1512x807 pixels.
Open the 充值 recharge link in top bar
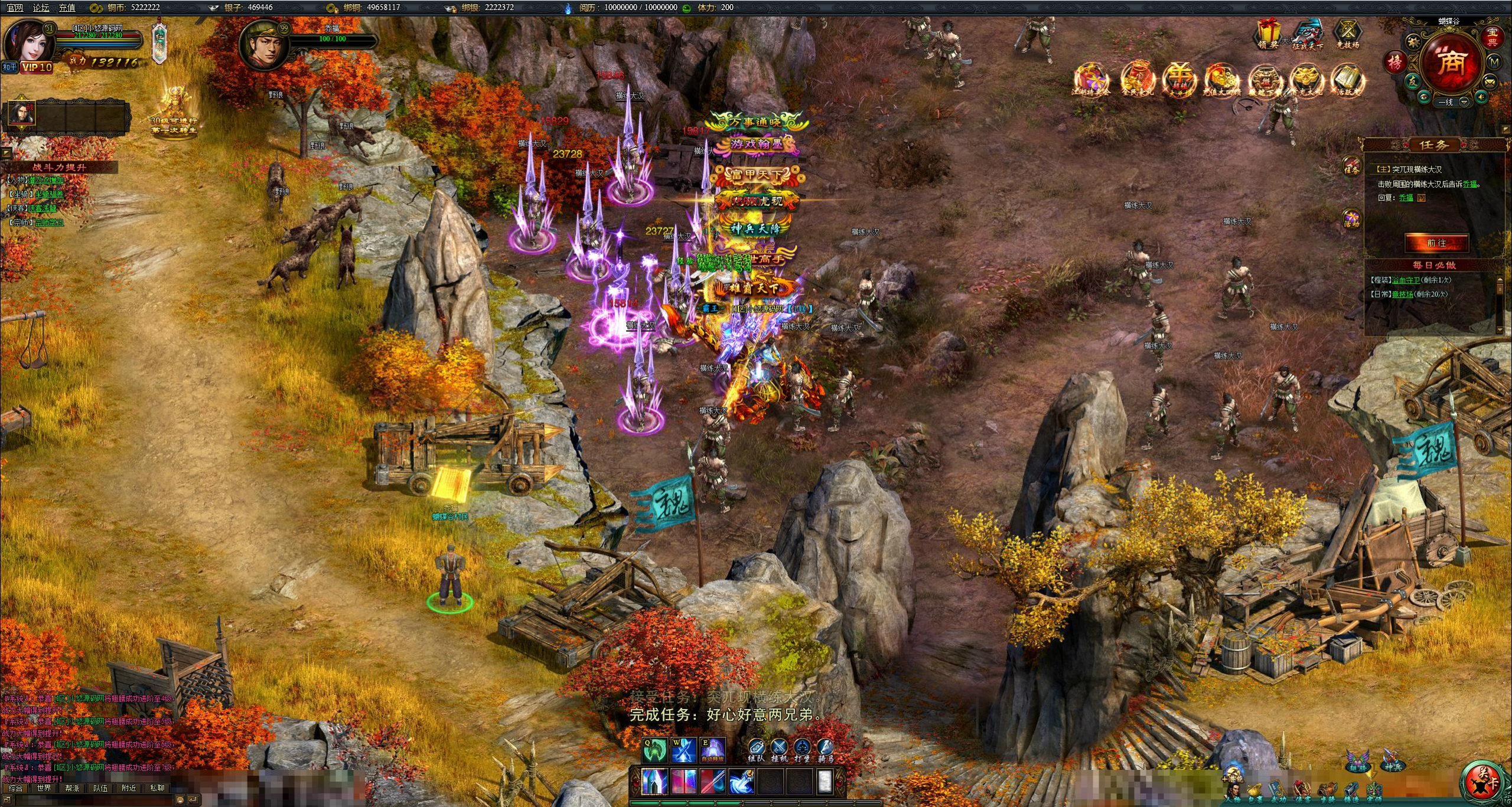[x=67, y=8]
